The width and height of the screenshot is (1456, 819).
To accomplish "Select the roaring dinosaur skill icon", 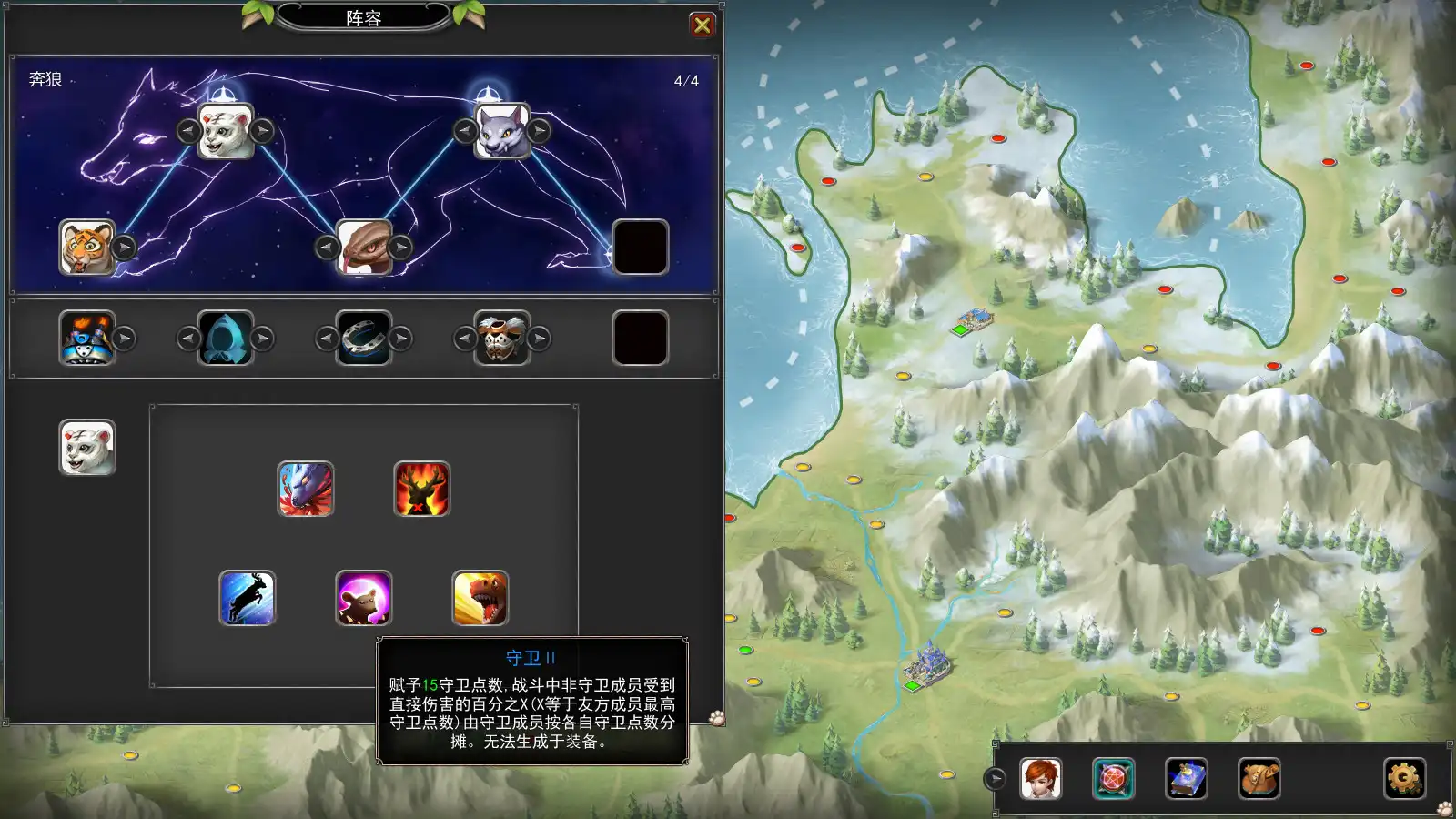I will [x=480, y=599].
